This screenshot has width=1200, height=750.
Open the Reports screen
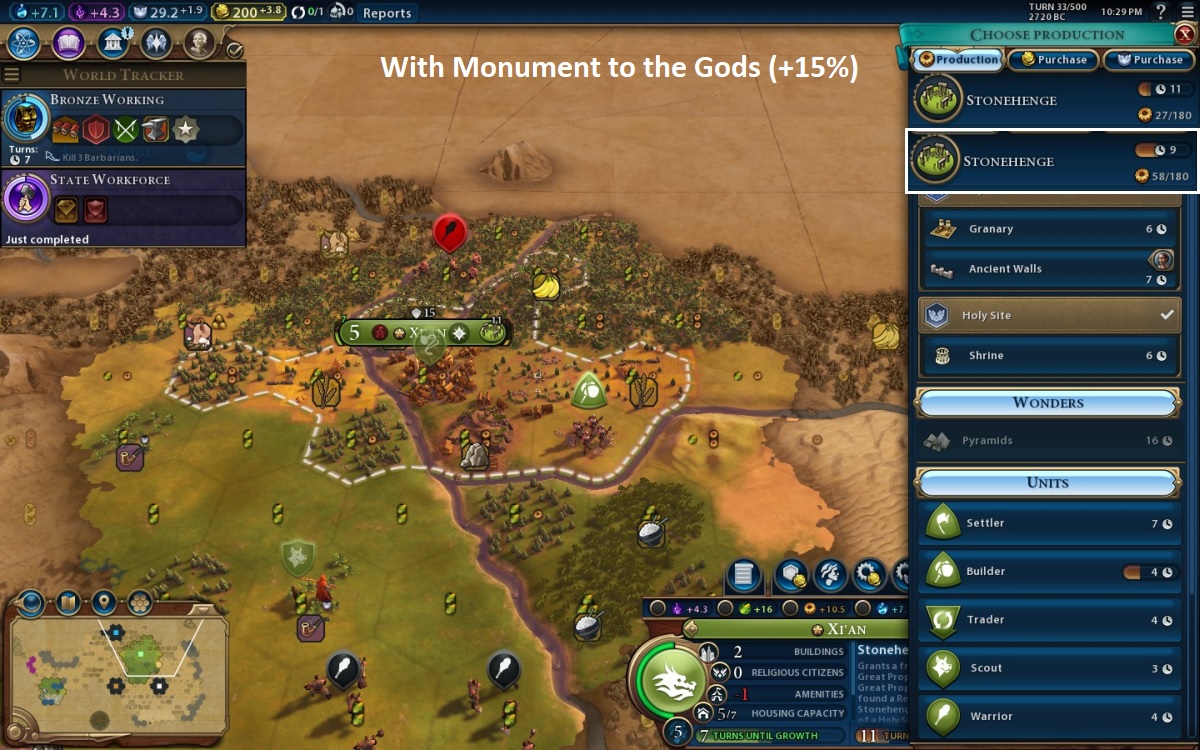click(x=387, y=13)
